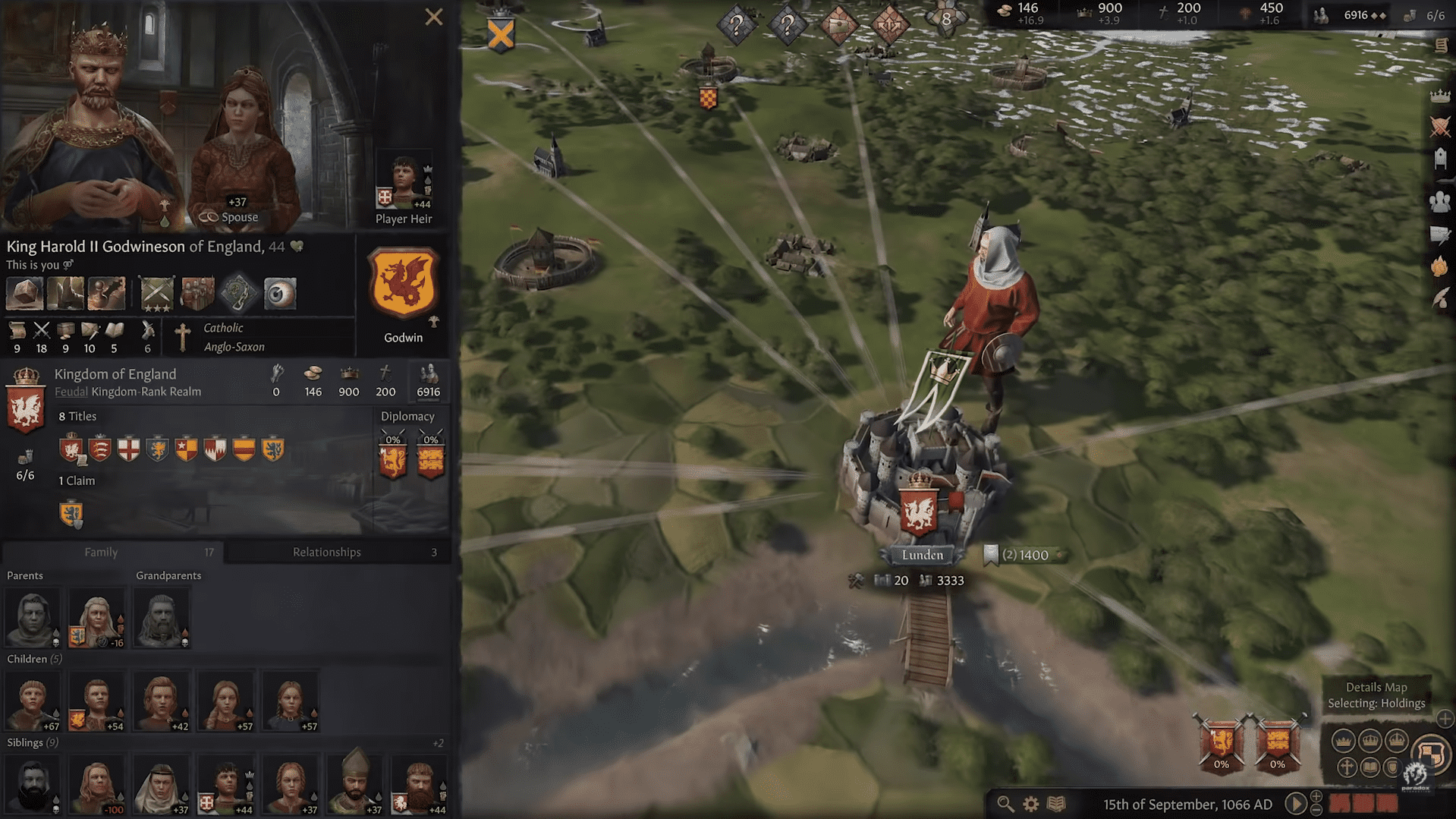
Task: Click the Feudal government link
Action: coord(71,392)
